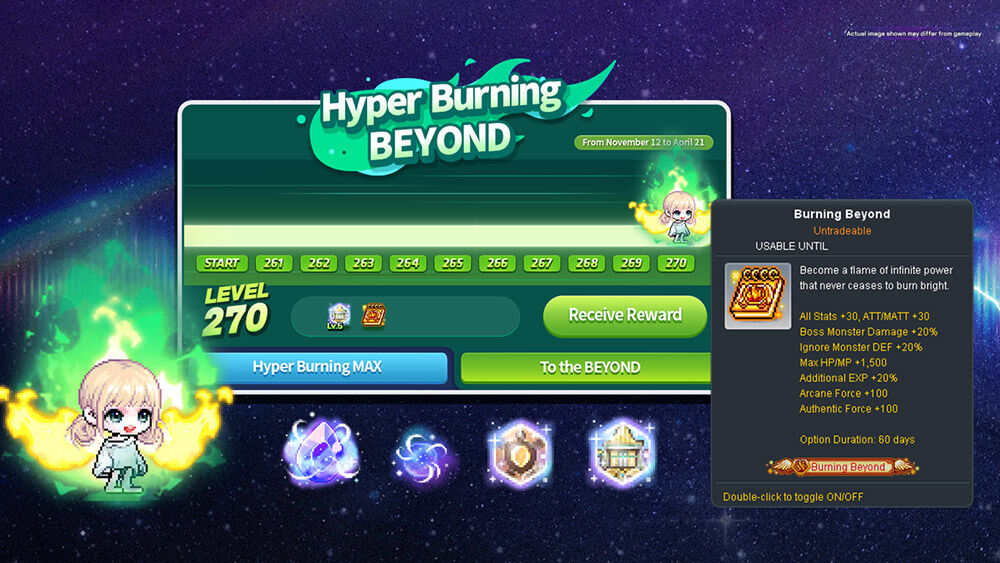1000x563 pixels.
Task: Select the level 263 marker
Action: tap(363, 264)
